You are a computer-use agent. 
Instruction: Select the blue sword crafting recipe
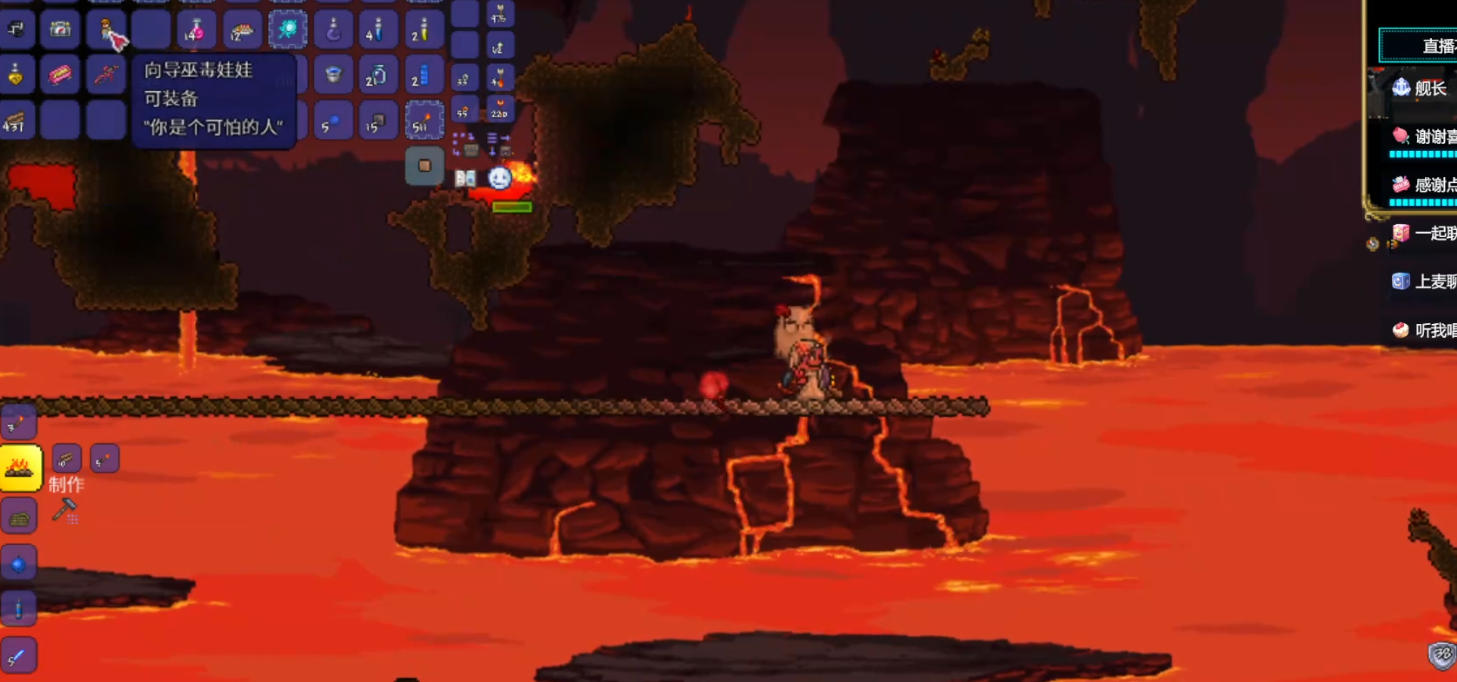(x=19, y=655)
